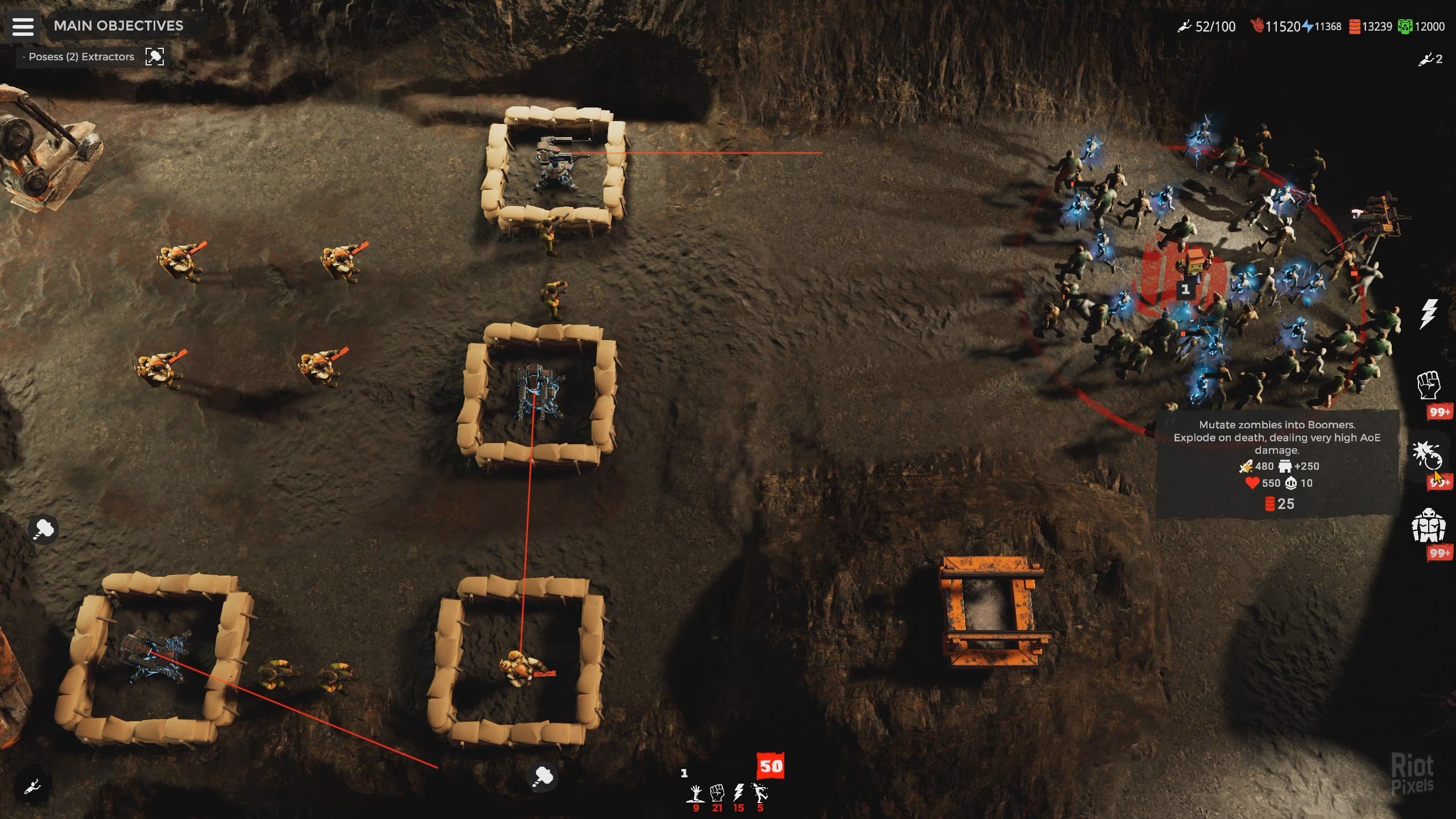
Task: Click the red 50 horde badge
Action: click(771, 766)
